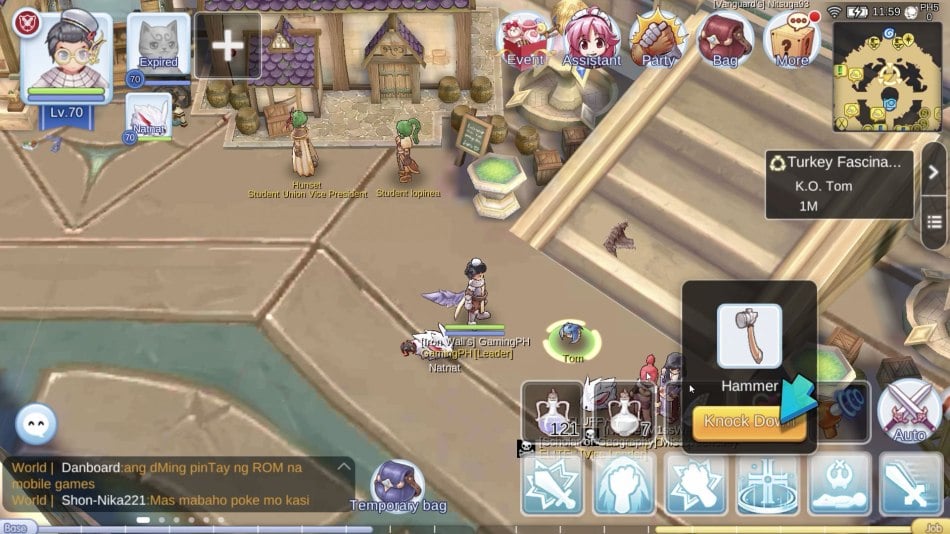The width and height of the screenshot is (950, 534).
Task: Activate the resurrection cross skill
Action: point(767,484)
